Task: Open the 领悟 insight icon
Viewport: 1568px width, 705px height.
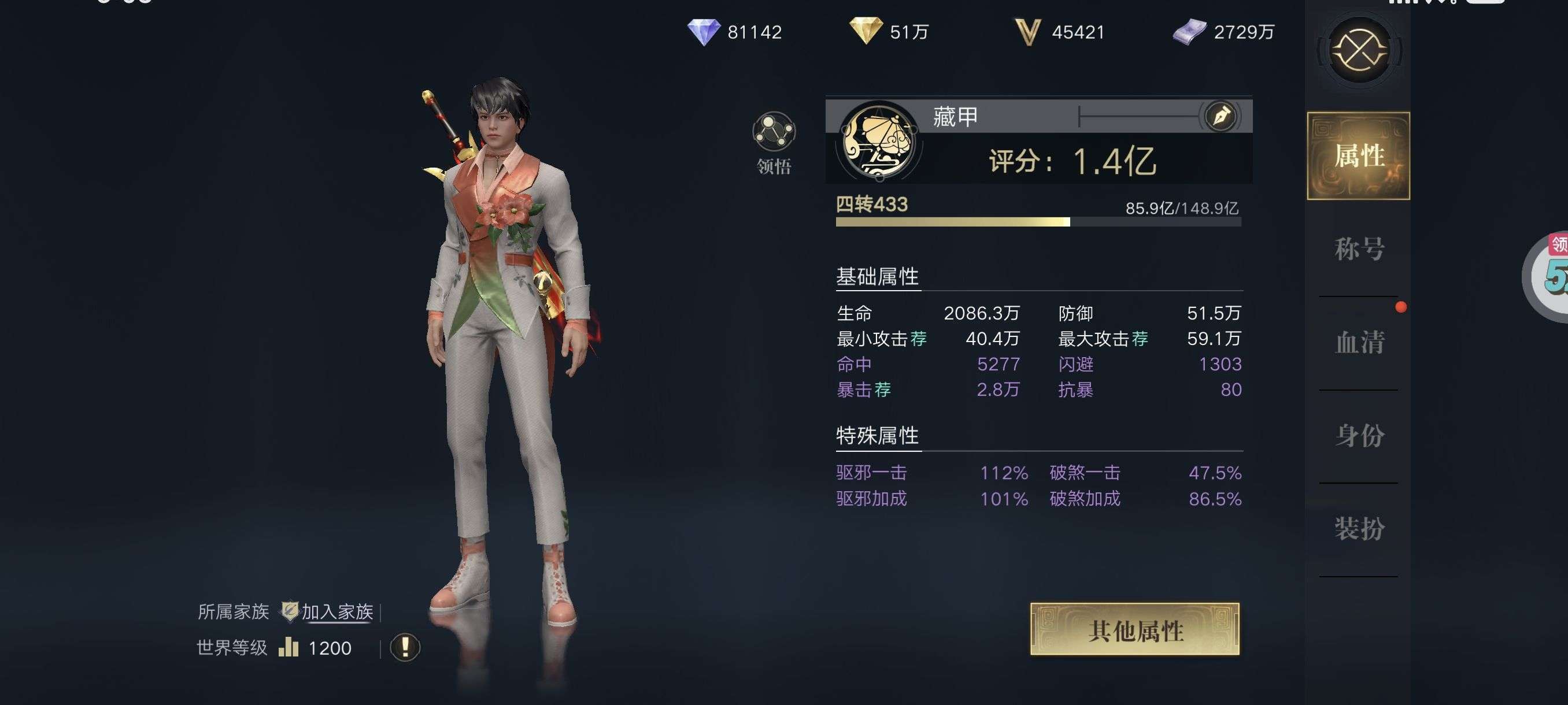Action: 774,132
